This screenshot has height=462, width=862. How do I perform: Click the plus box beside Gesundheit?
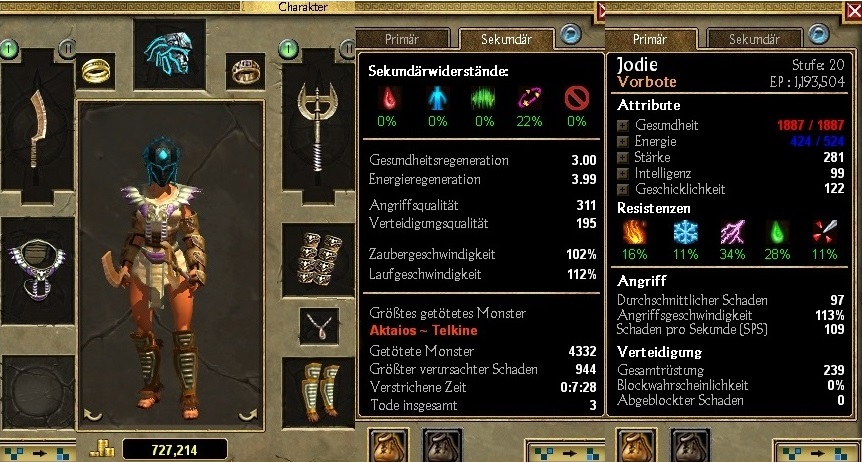[x=623, y=125]
